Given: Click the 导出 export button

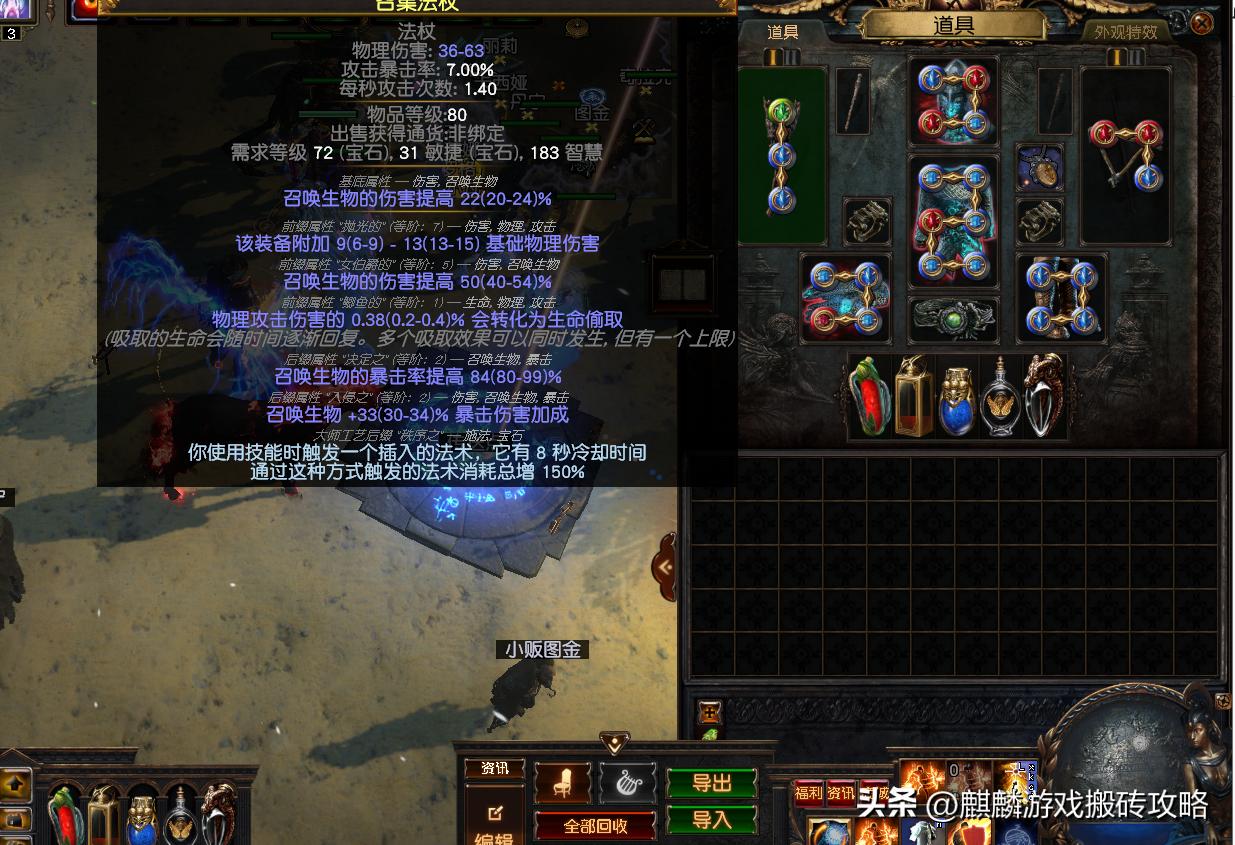Looking at the screenshot, I should point(712,783).
